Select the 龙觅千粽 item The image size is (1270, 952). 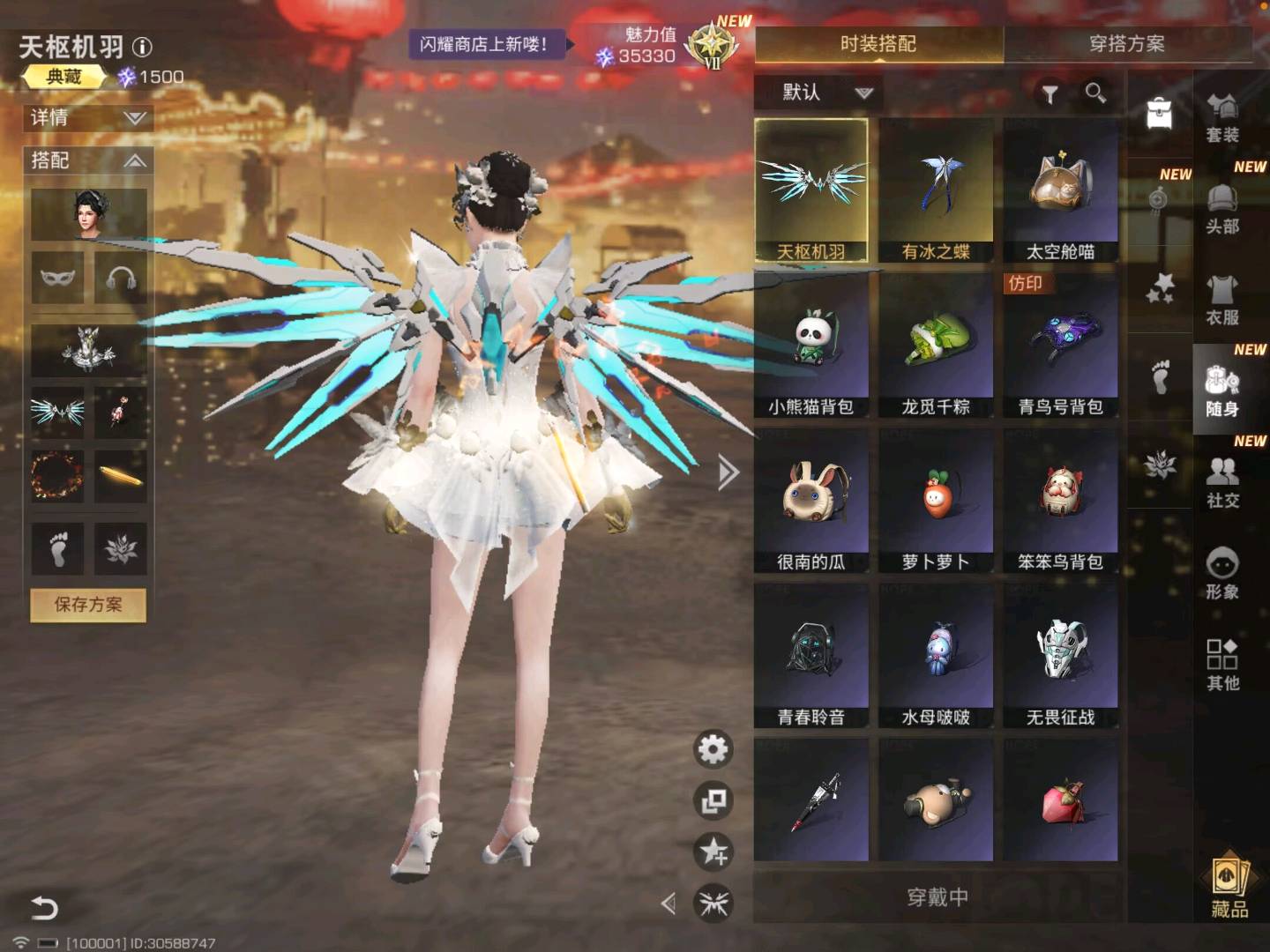tap(936, 346)
